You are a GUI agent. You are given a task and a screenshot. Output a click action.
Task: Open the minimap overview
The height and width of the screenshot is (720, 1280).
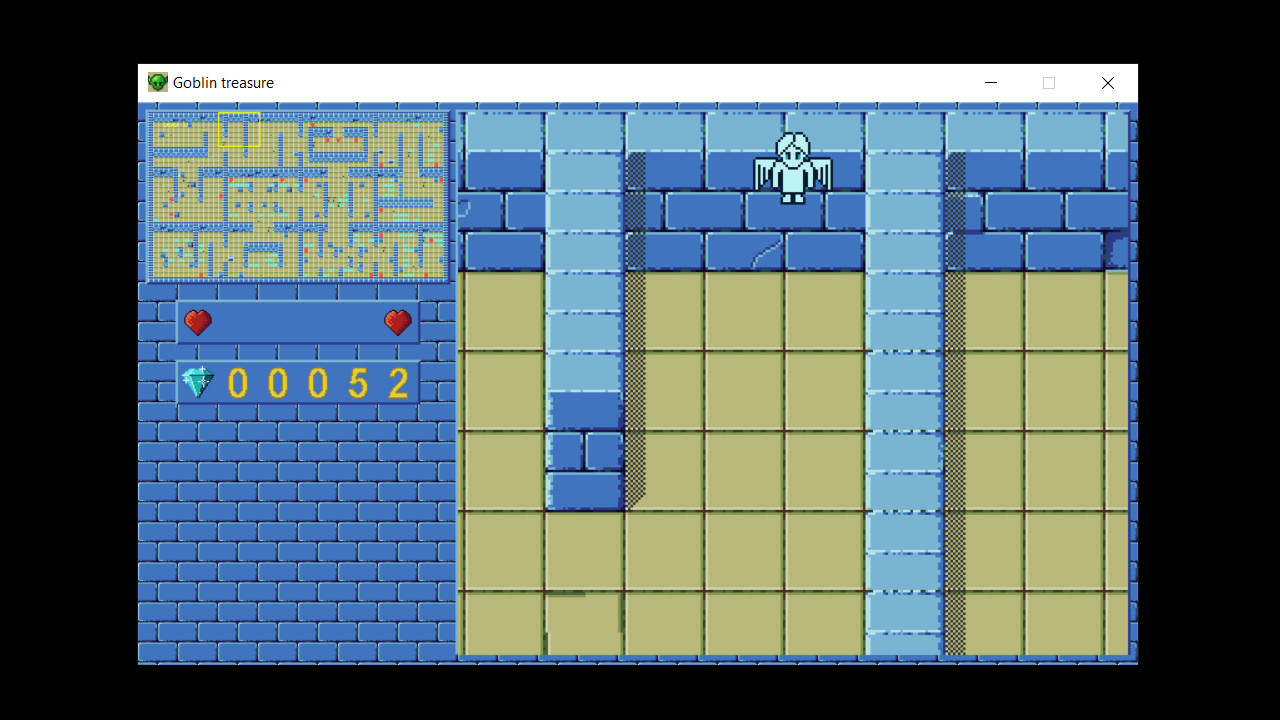[x=297, y=195]
